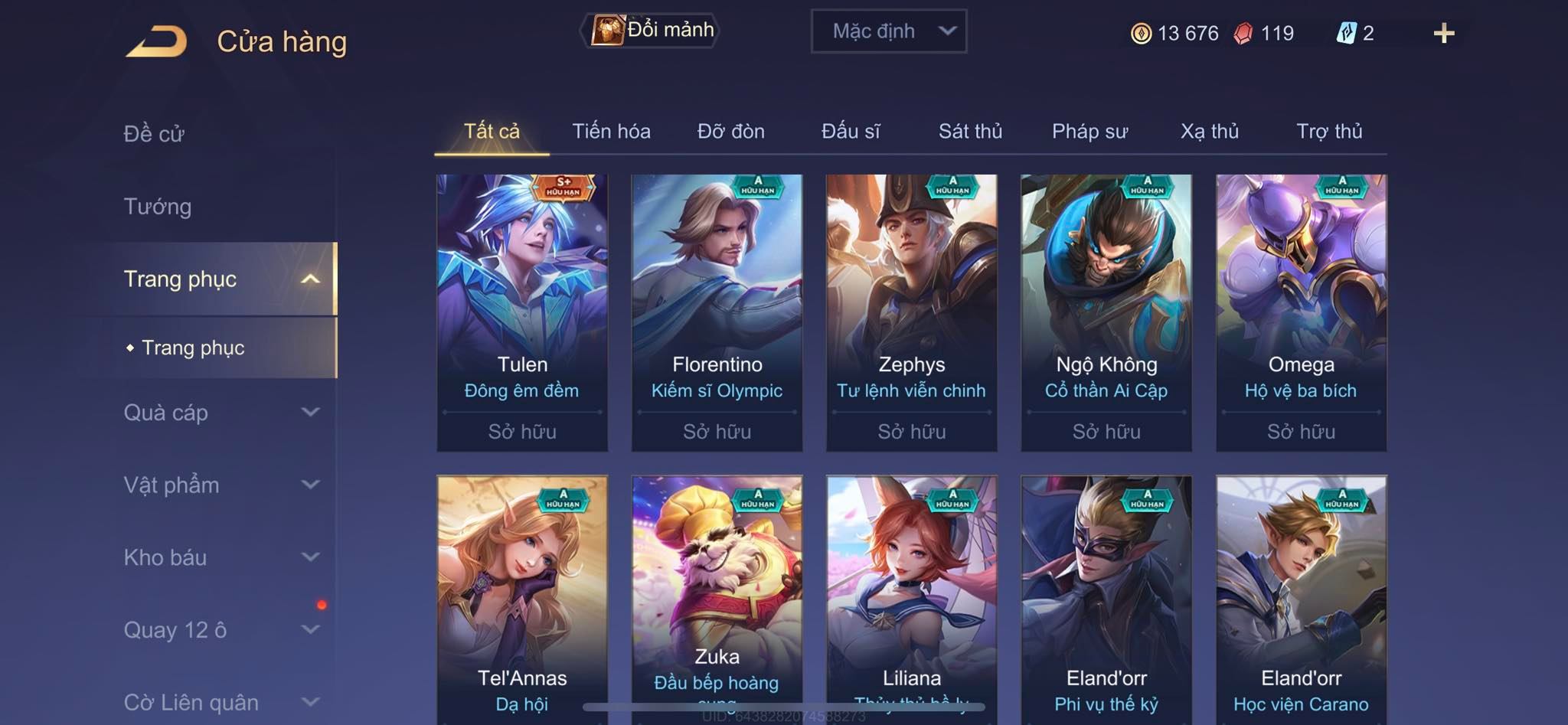This screenshot has width=1568, height=725.
Task: Add currency with the plus button
Action: [1443, 33]
